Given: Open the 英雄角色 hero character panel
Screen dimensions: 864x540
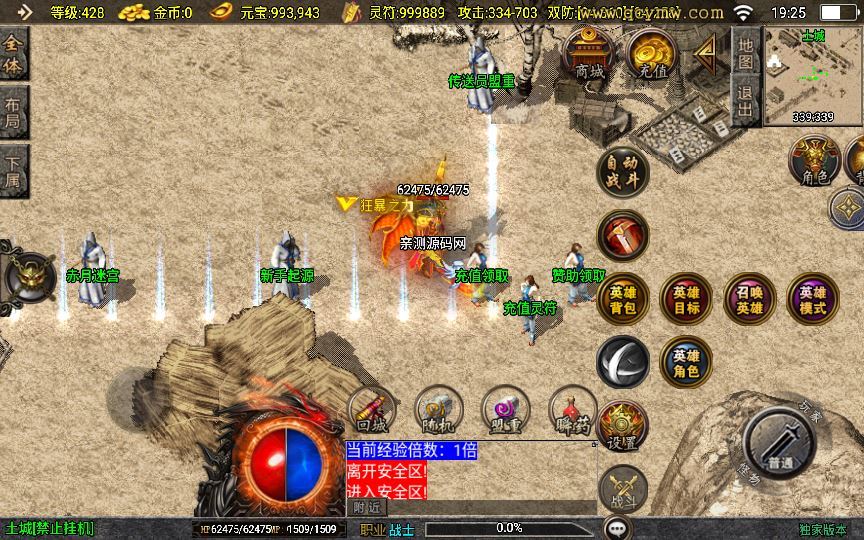Looking at the screenshot, I should tap(686, 362).
